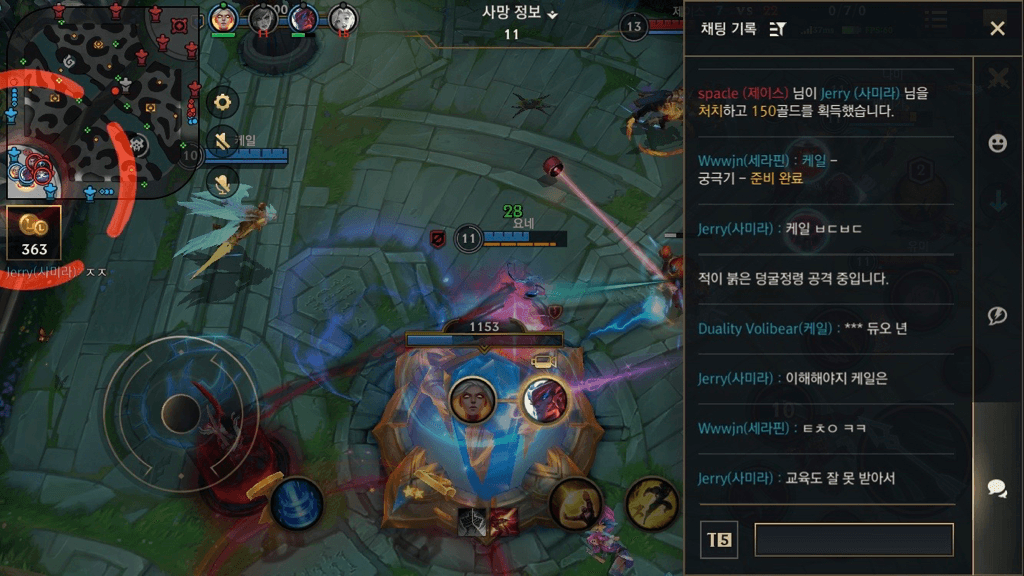Open the shop via the gold coins button
1024x576 pixels.
coord(34,232)
